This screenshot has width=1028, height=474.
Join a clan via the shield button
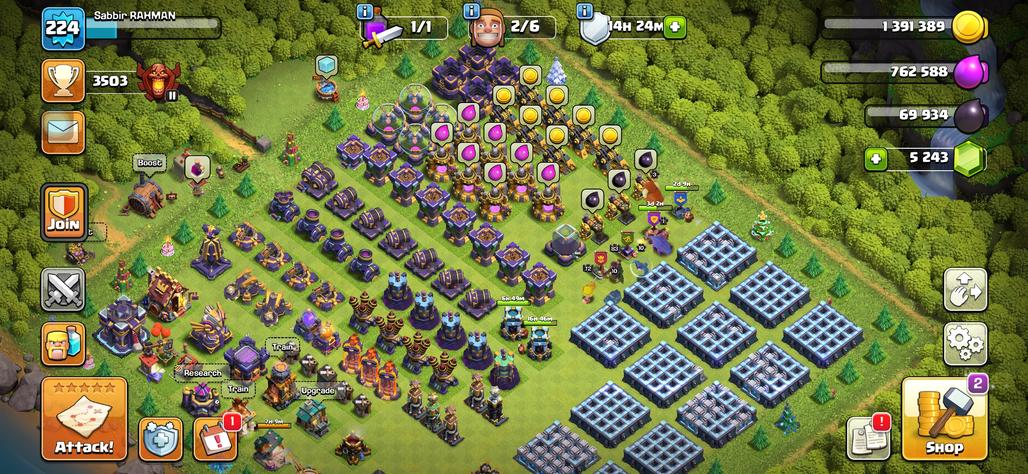click(63, 212)
